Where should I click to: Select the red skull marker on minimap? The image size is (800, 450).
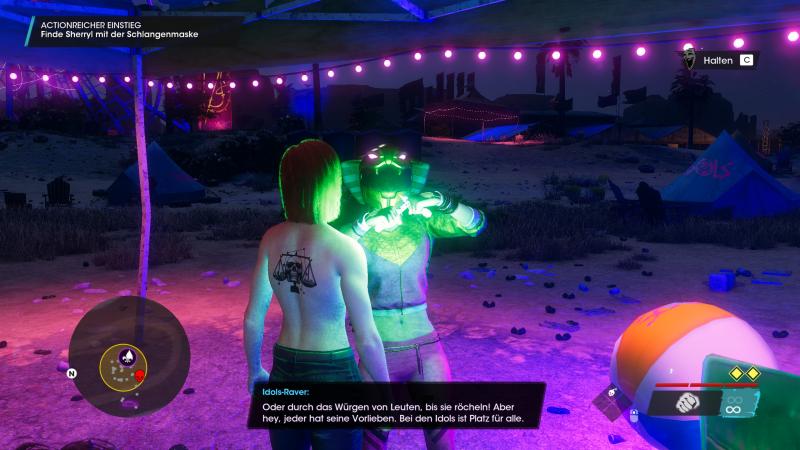pyautogui.click(x=140, y=376)
